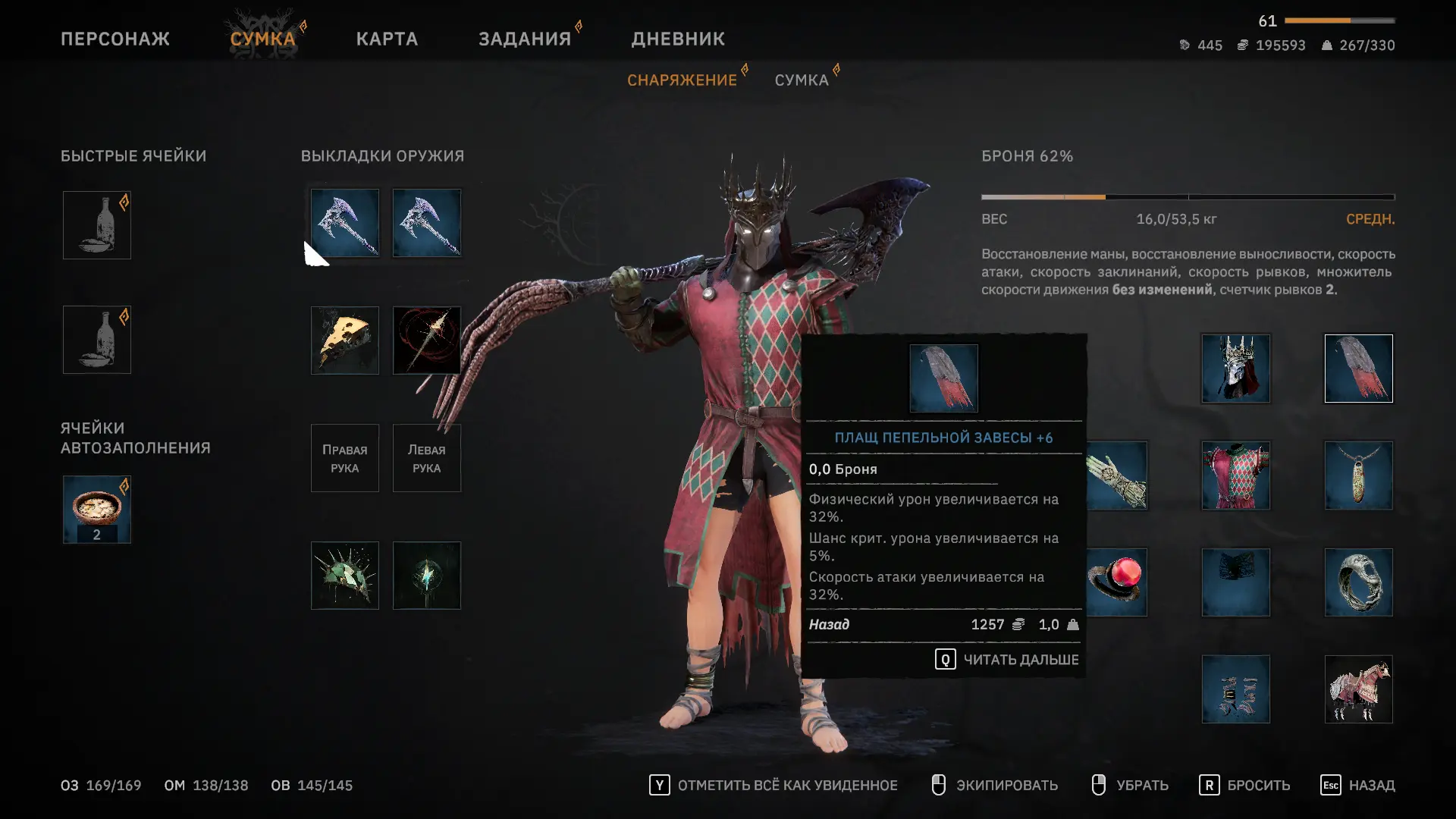Switch to the КАРТА map tab
The image size is (1456, 819).
click(x=387, y=39)
